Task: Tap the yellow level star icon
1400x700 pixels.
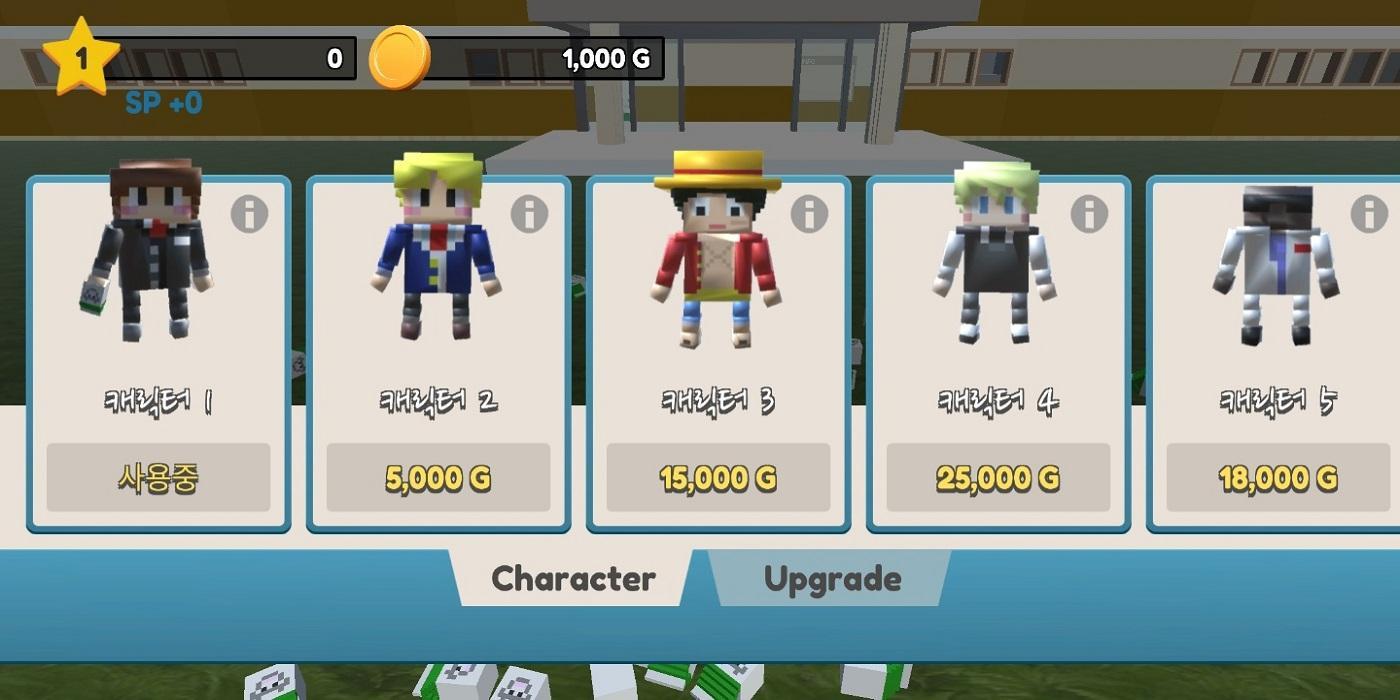Action: tap(81, 58)
